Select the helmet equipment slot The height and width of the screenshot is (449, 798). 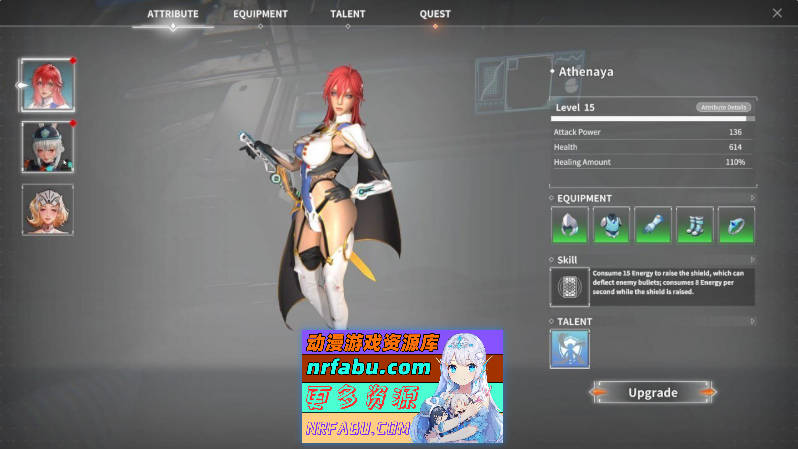point(569,225)
